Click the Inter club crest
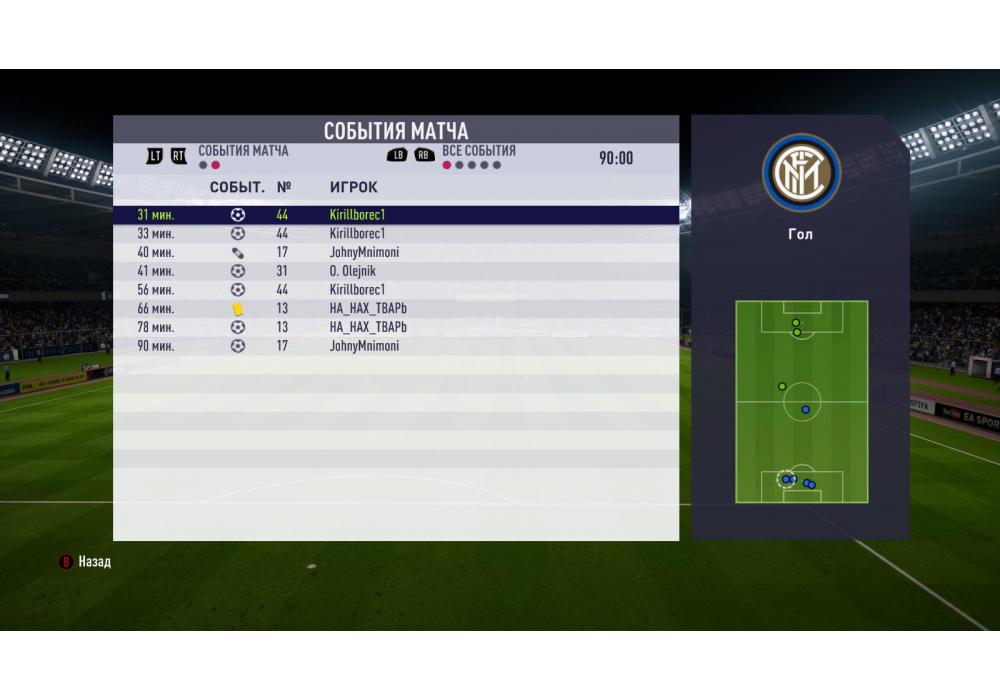Image resolution: width=1000 pixels, height=700 pixels. click(x=801, y=173)
